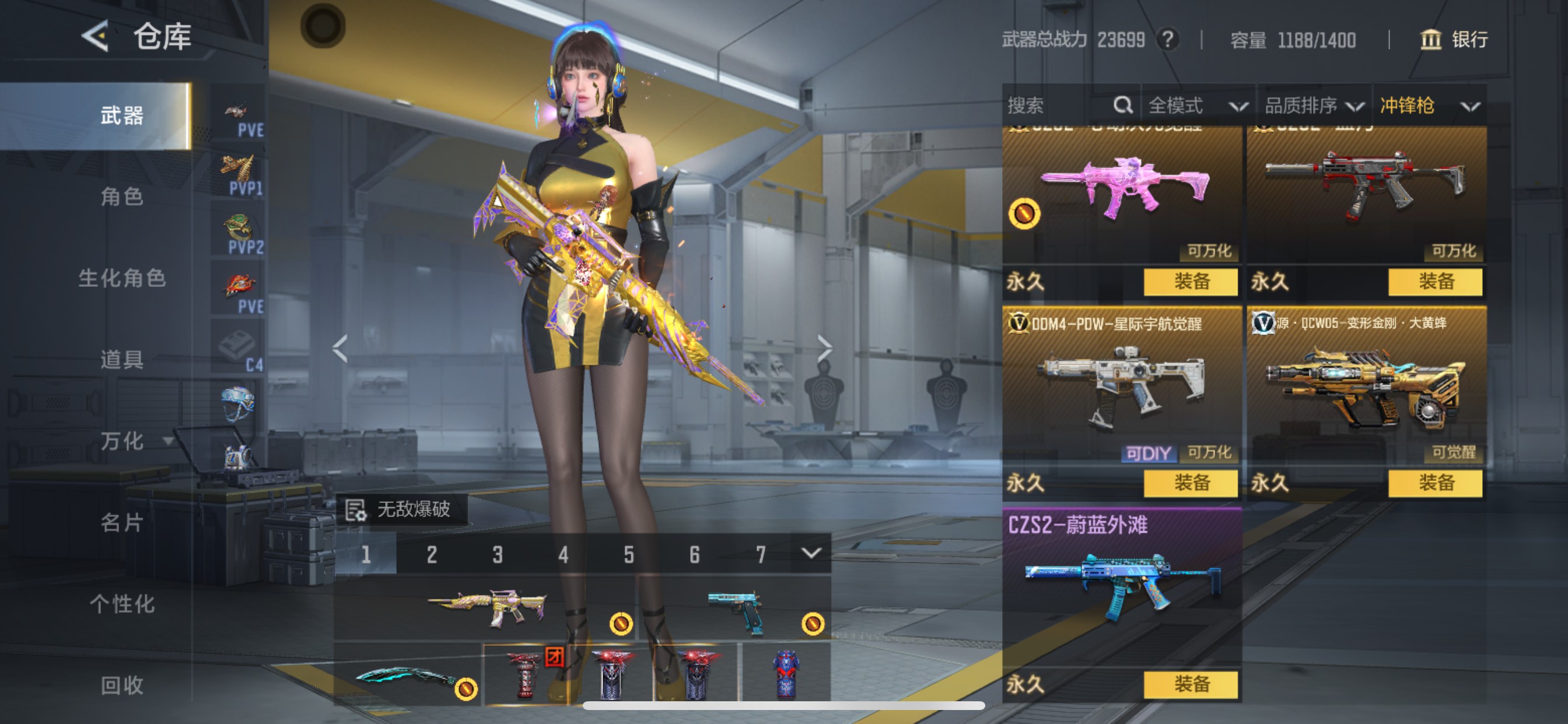1568x724 pixels.
Task: Open the 名片 tab
Action: [x=122, y=522]
